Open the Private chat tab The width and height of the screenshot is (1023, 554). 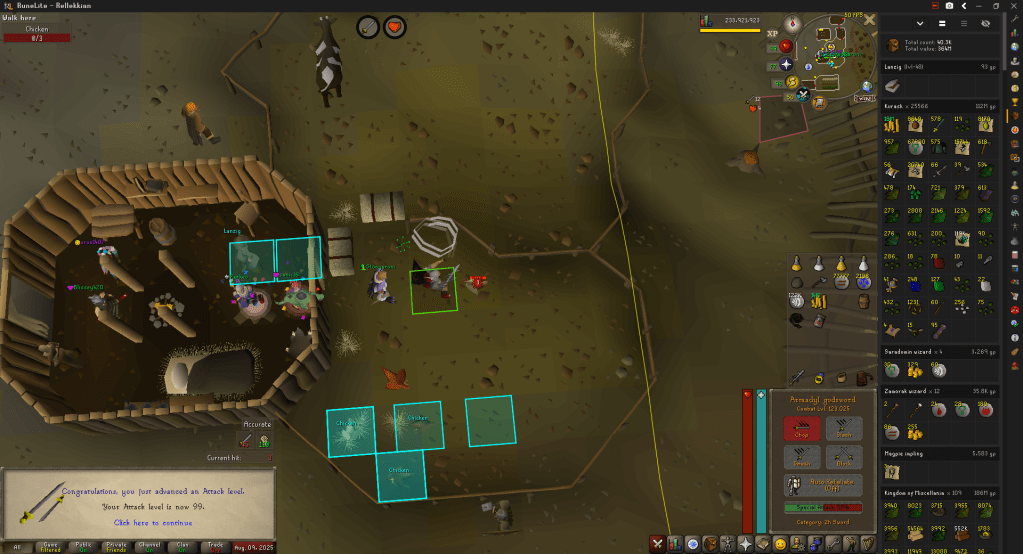tap(116, 546)
